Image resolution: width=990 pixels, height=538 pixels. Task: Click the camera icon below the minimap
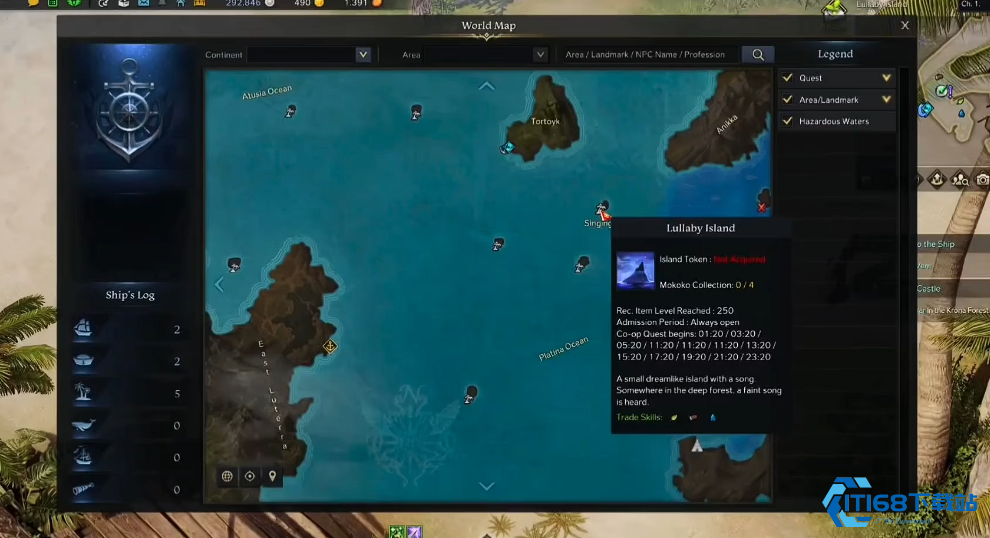(983, 179)
